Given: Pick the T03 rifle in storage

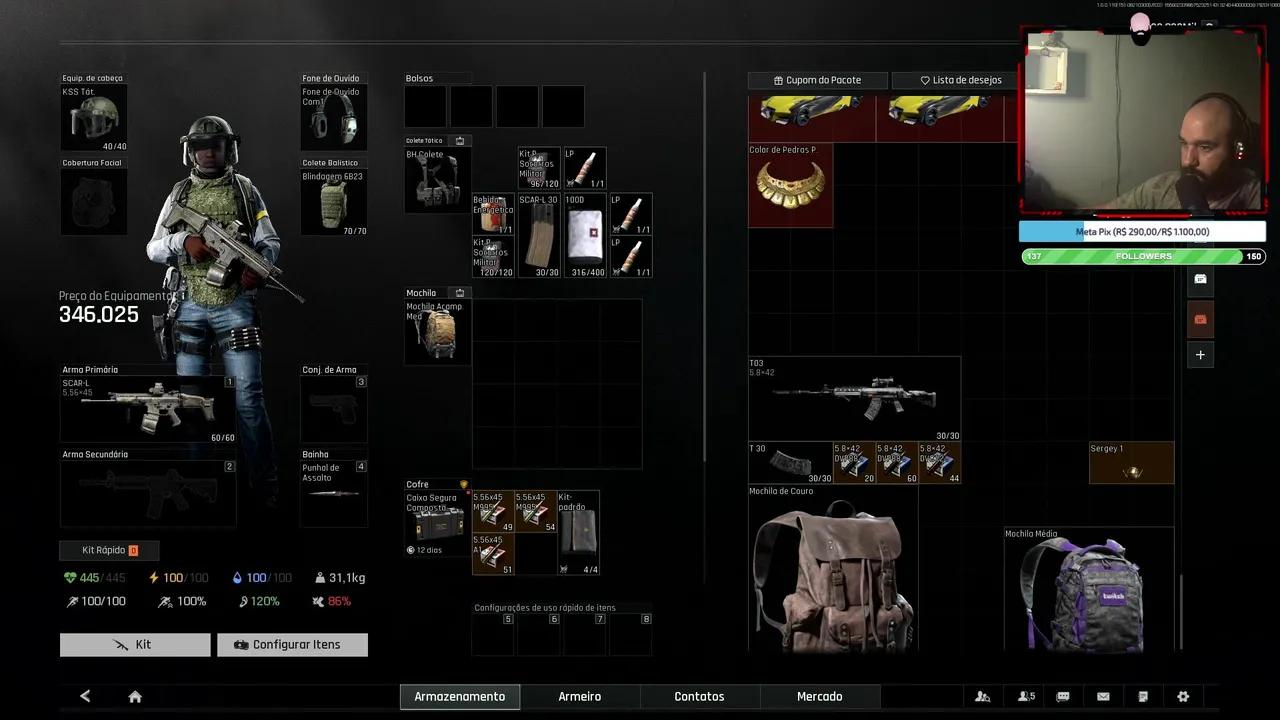Looking at the screenshot, I should click(854, 398).
